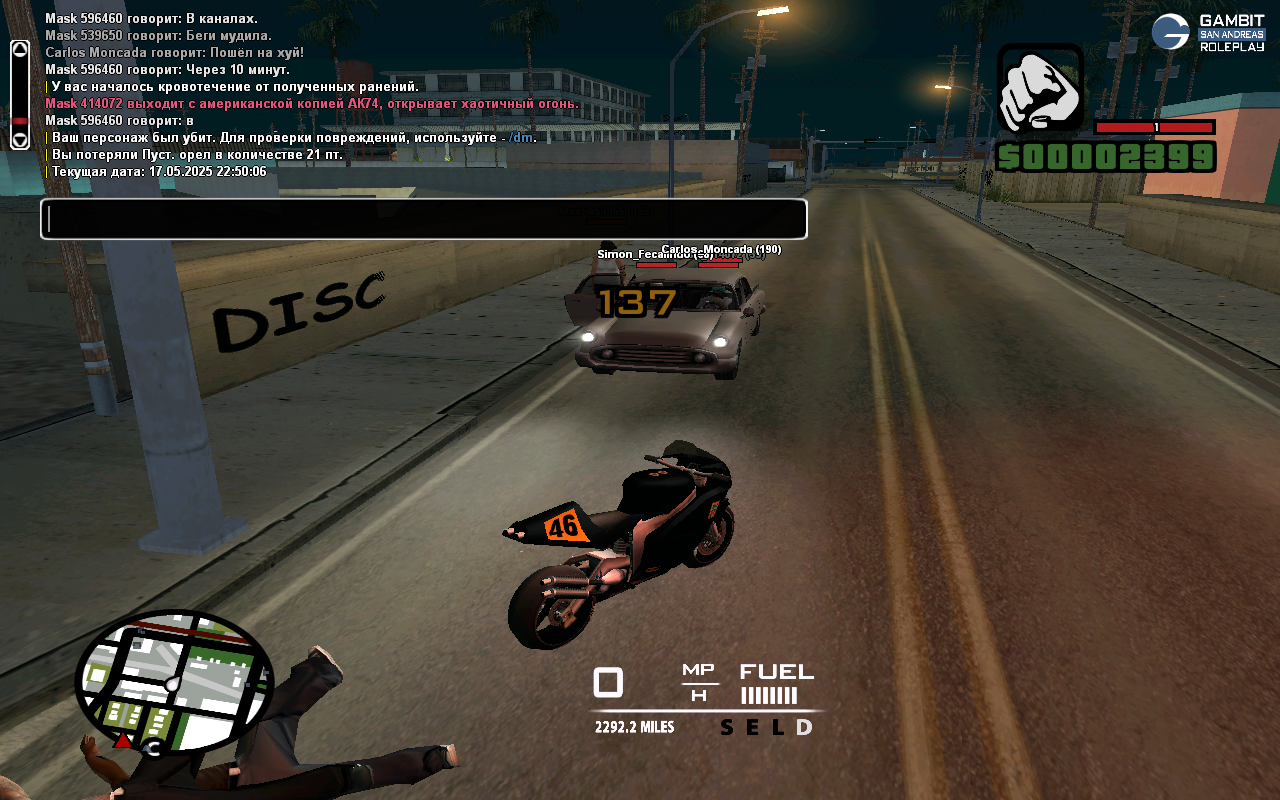The height and width of the screenshot is (800, 1280).
Task: Open the round minimap
Action: pos(174,682)
